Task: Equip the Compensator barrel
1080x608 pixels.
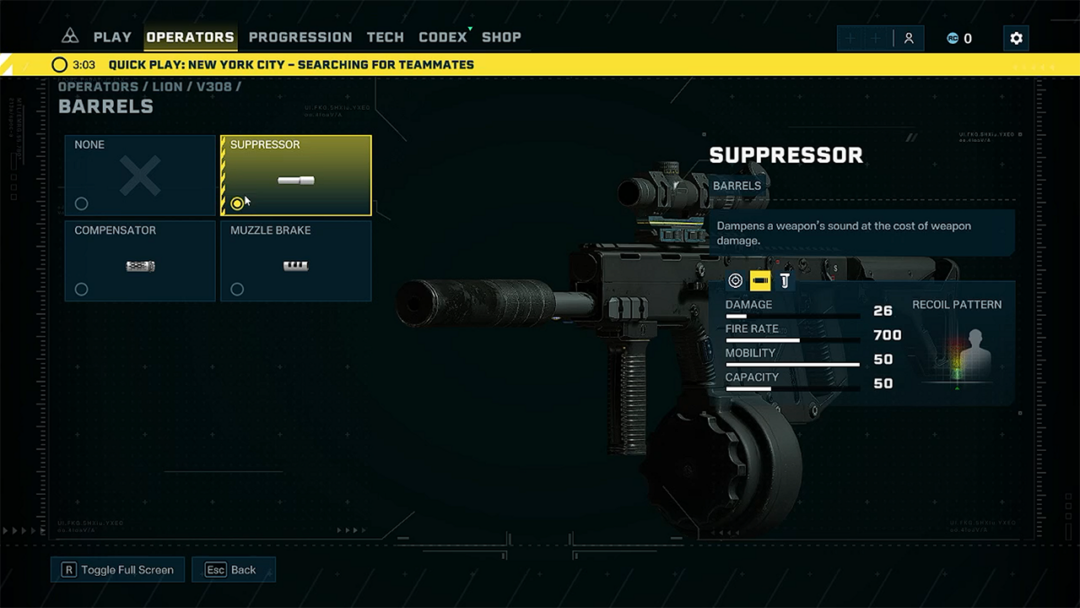Action: (140, 261)
